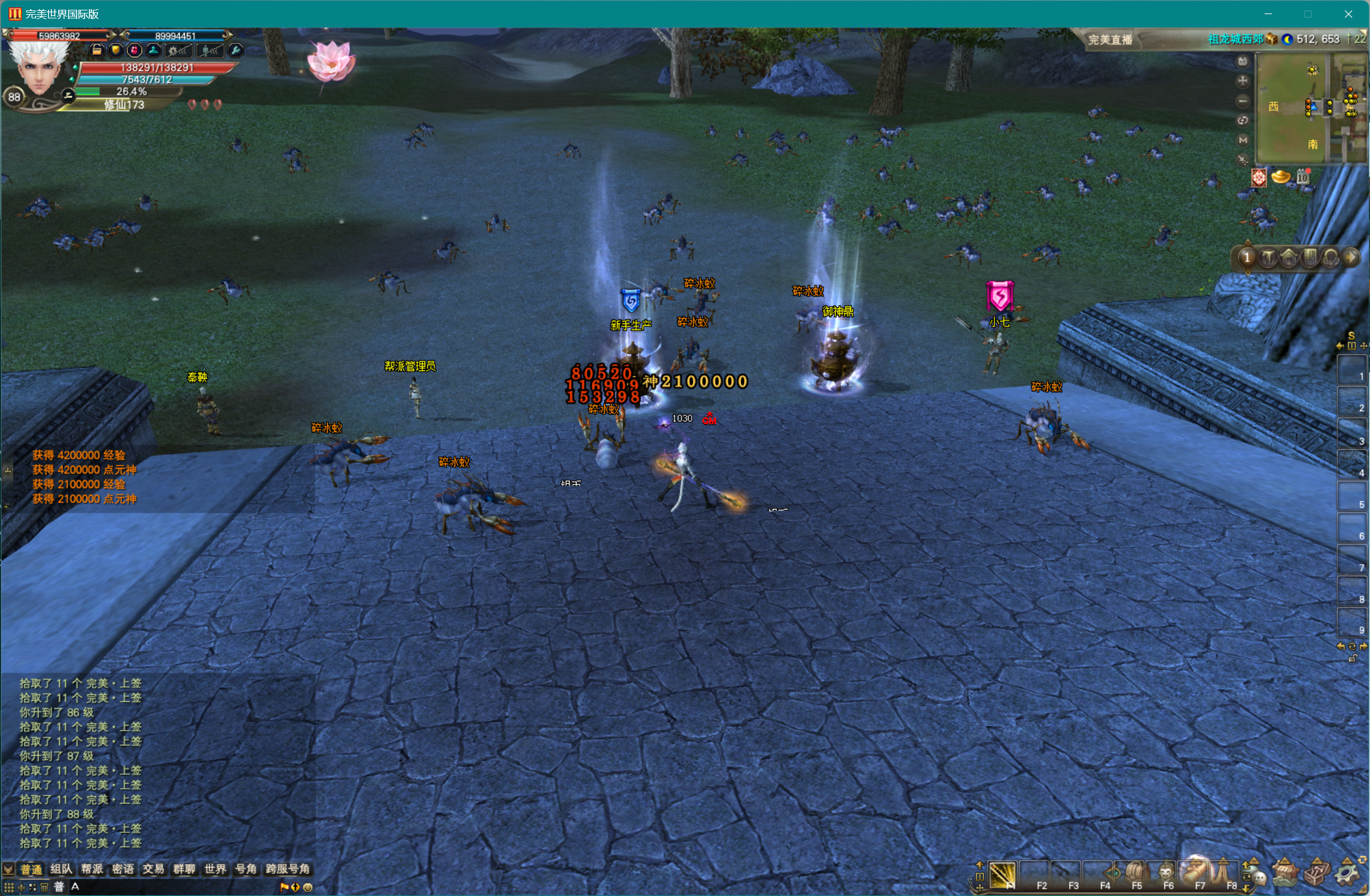Open the calendar icon with red dot

(x=1302, y=178)
